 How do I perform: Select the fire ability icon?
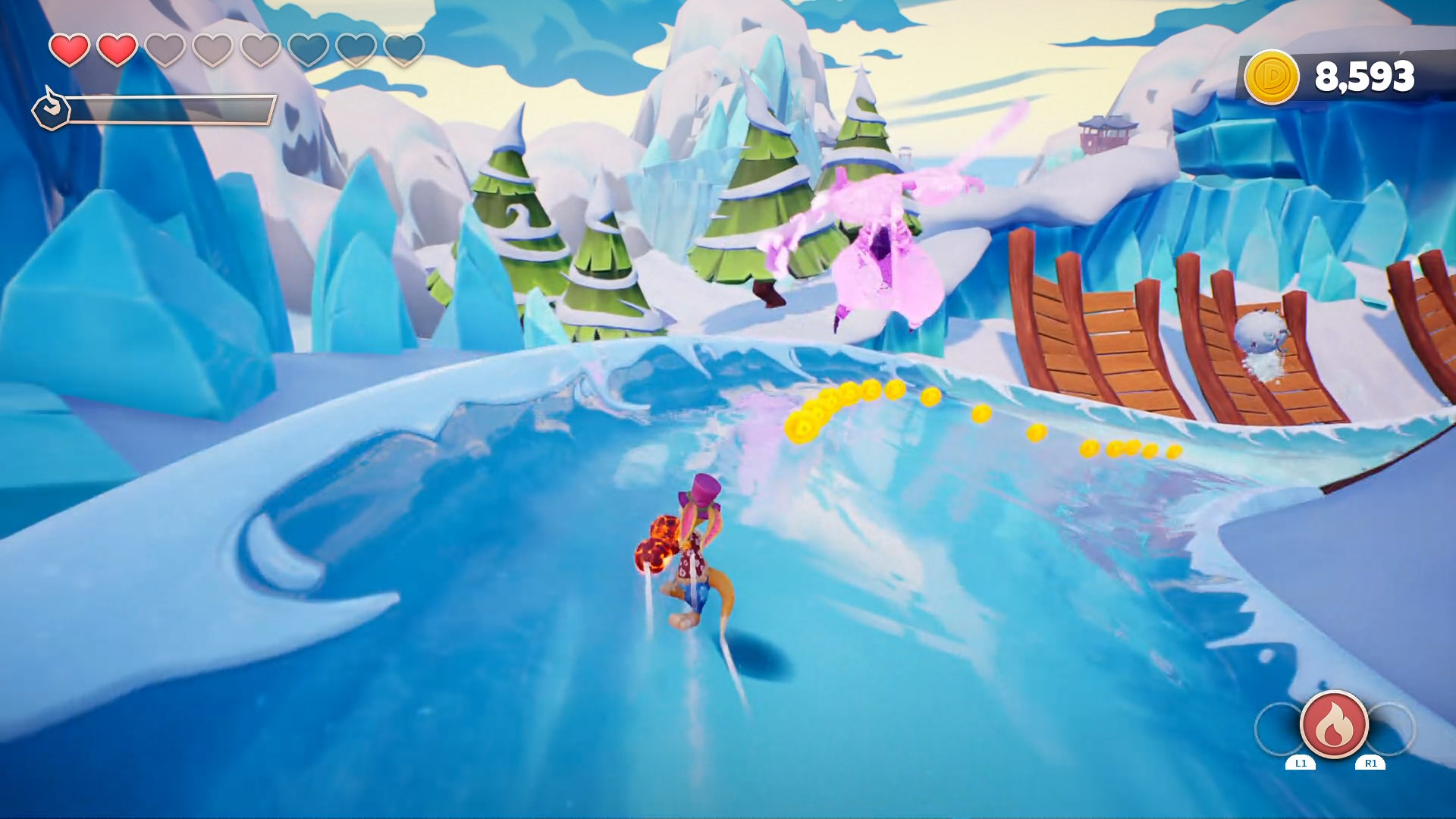point(1334,724)
